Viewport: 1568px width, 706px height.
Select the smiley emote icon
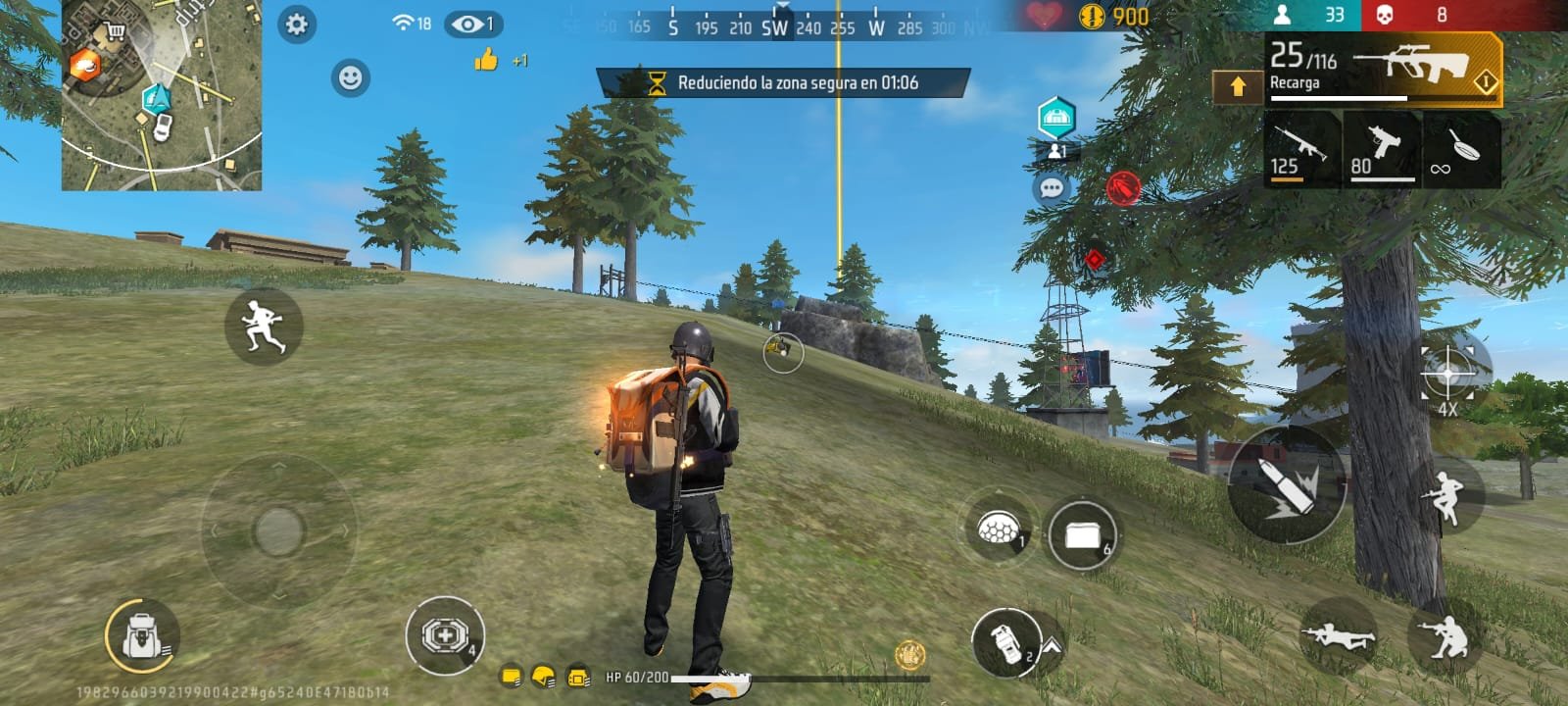pos(348,76)
